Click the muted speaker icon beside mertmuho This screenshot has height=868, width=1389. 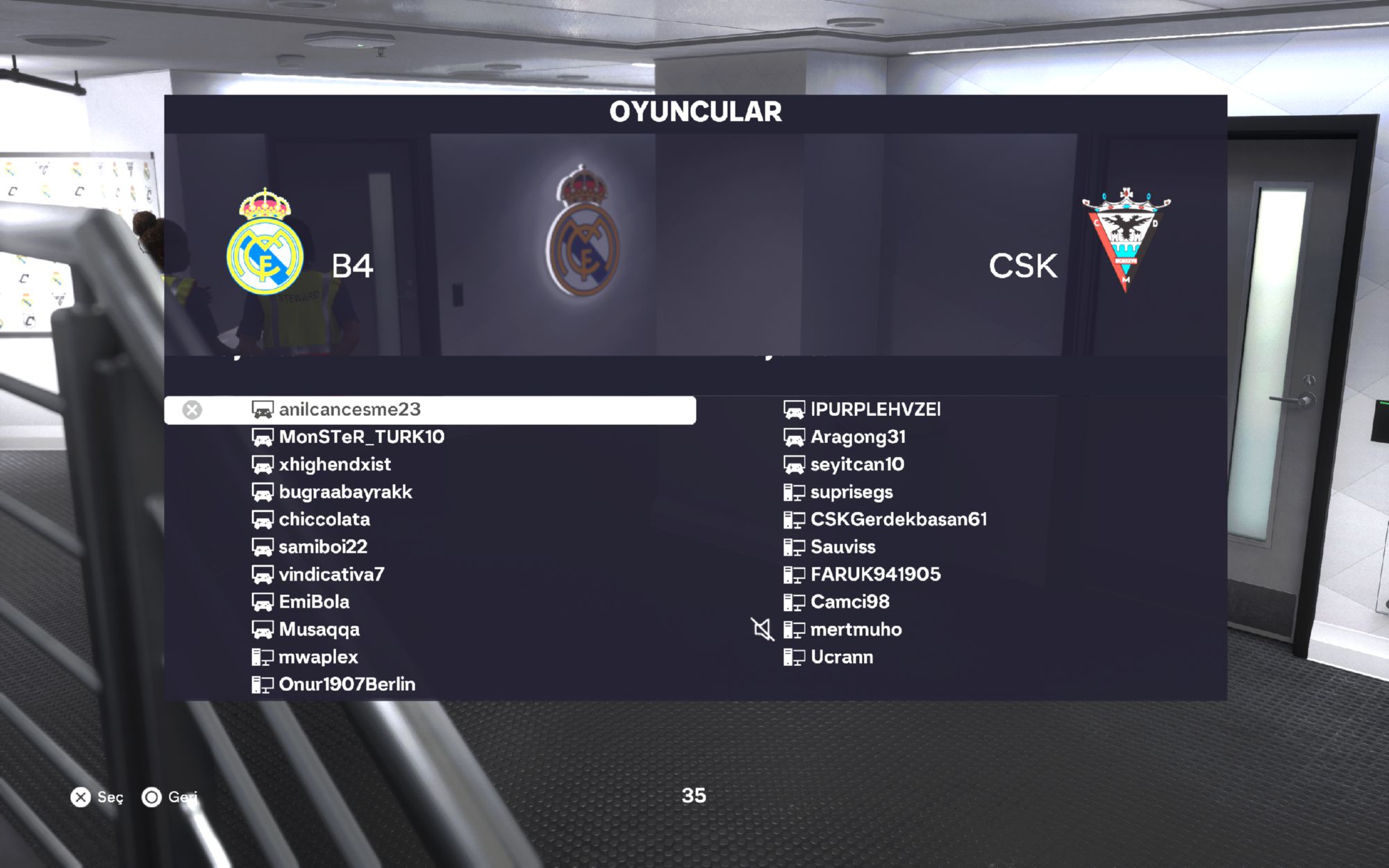(762, 630)
